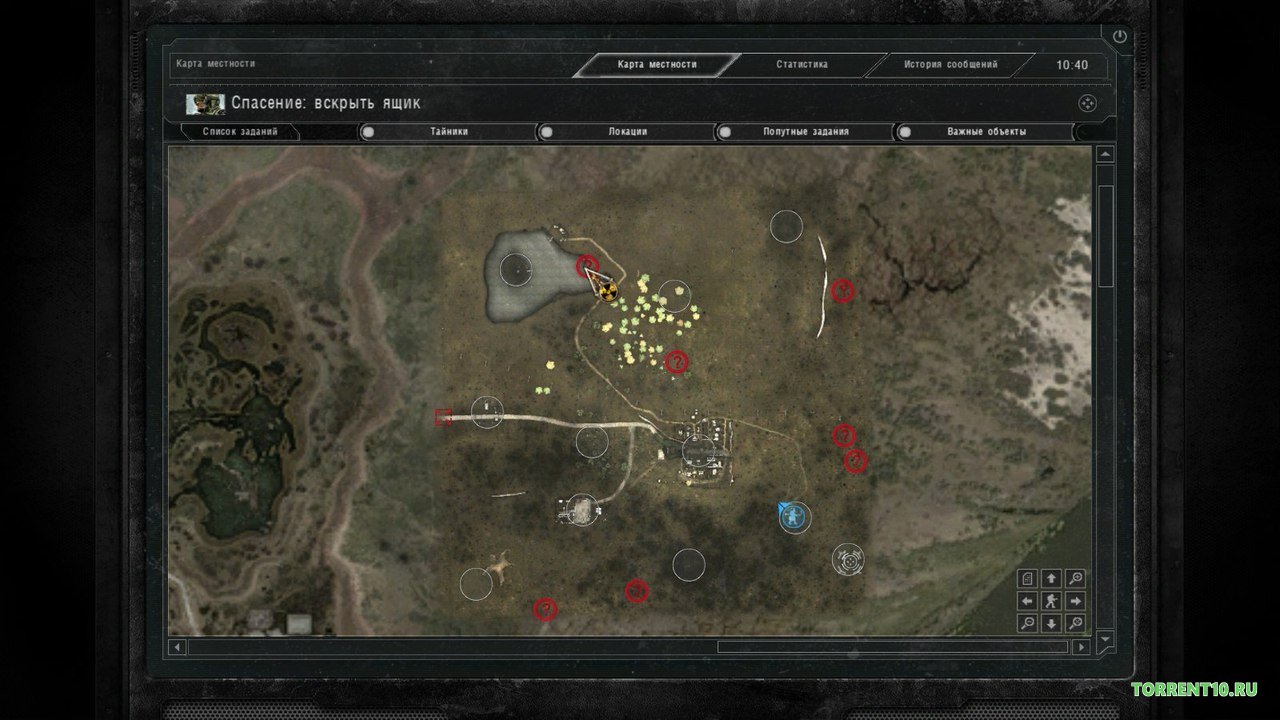Pan the map down with the arrow button

coord(1051,623)
